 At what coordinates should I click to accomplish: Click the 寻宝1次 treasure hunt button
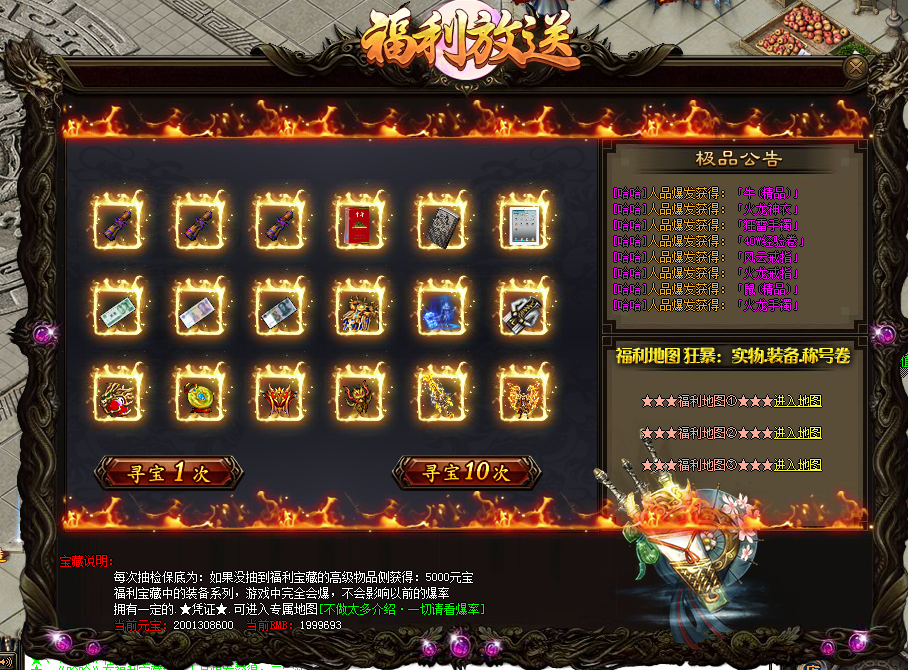tap(169, 472)
